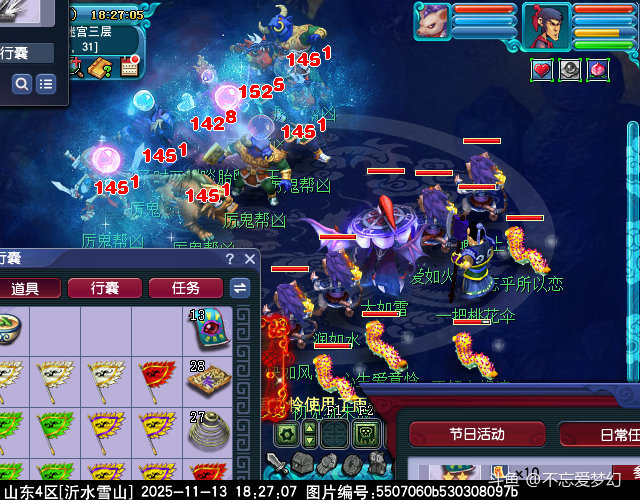
Task: Open the 行囊 bag tab
Action: tap(105, 288)
